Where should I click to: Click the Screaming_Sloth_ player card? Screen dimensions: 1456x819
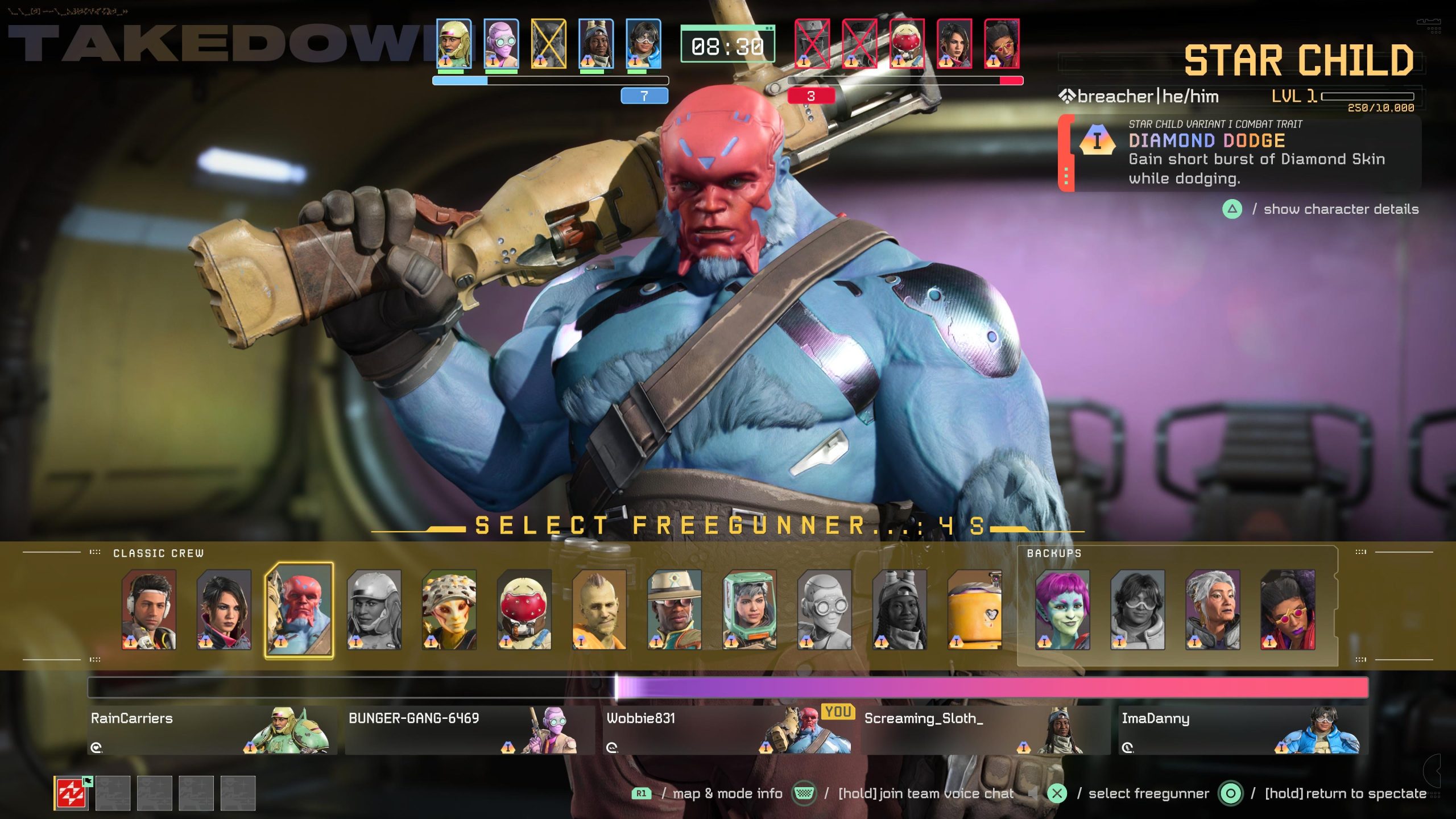click(985, 731)
